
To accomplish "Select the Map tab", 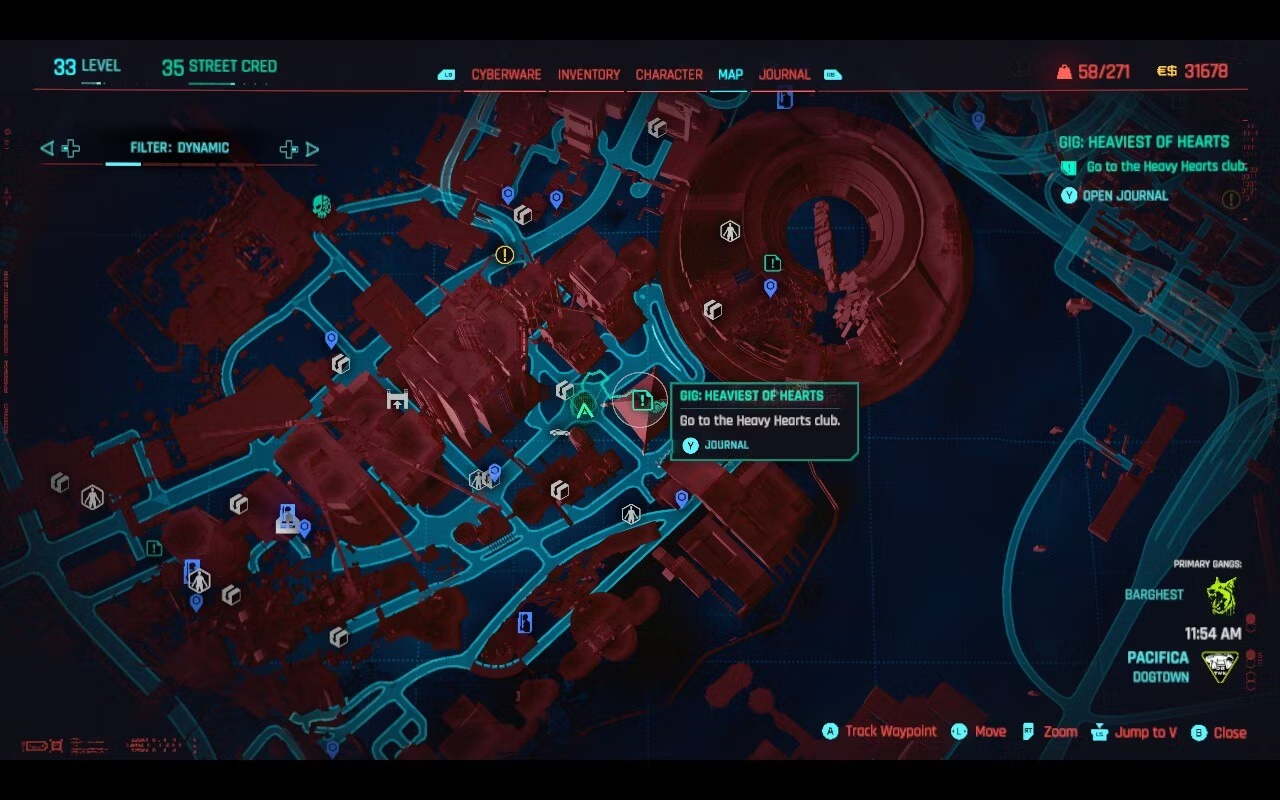I will click(730, 75).
